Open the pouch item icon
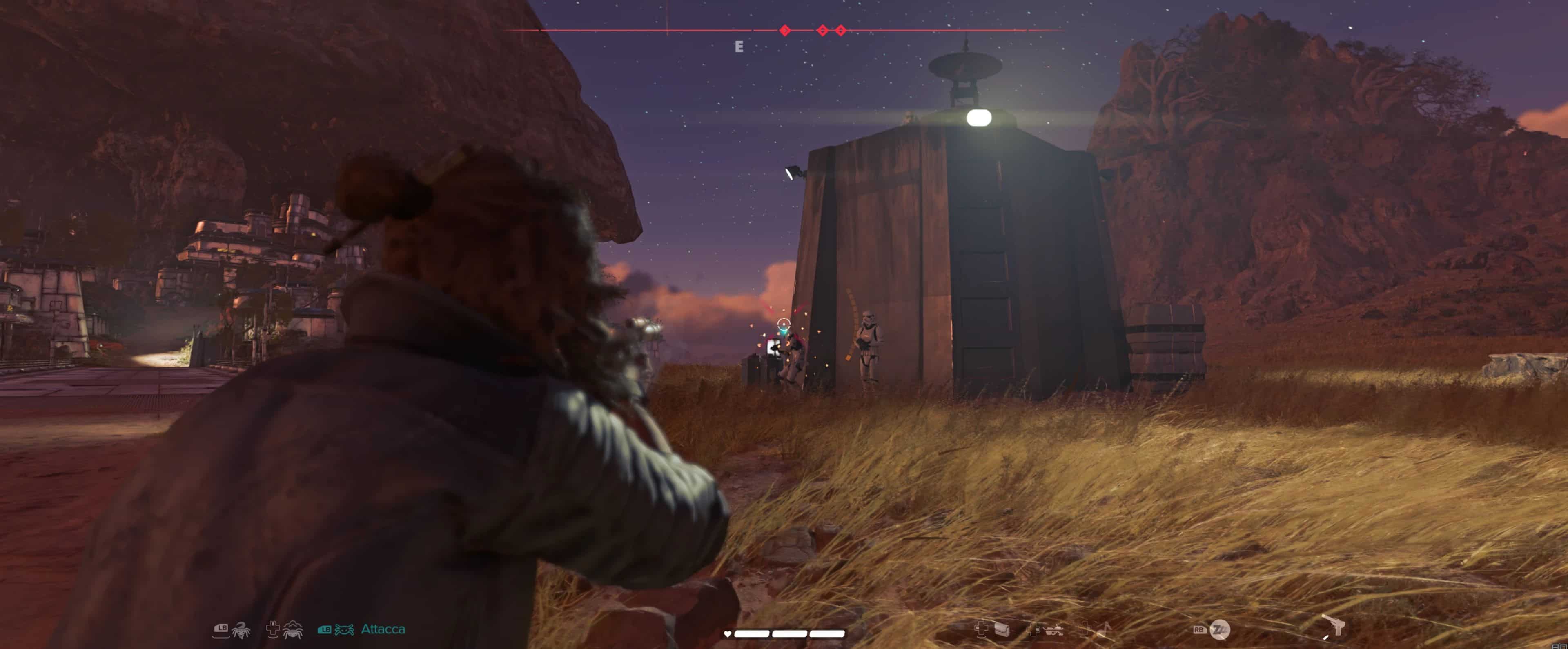This screenshot has height=649, width=1568. 1002,629
